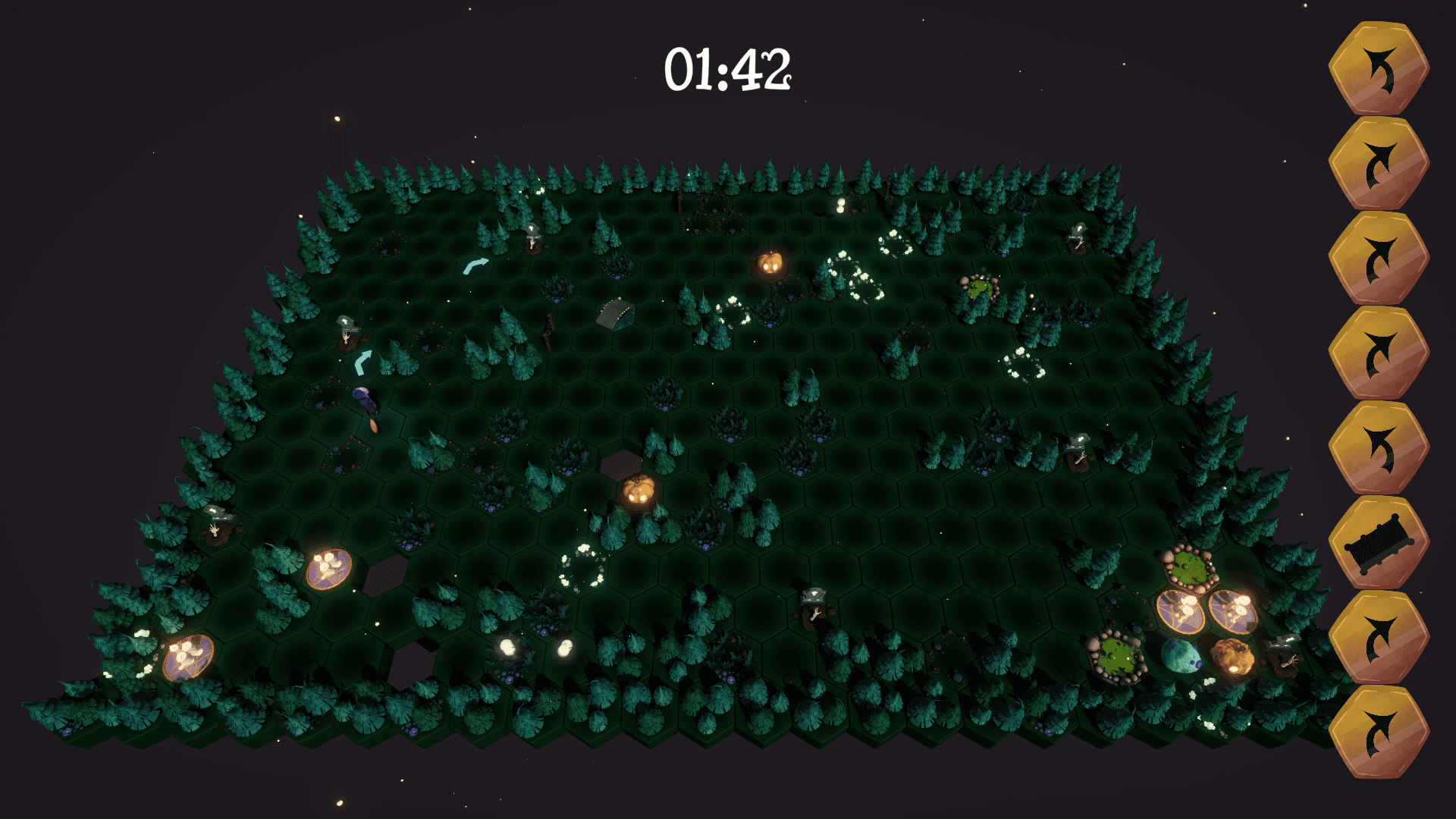Image resolution: width=1456 pixels, height=819 pixels.
Task: Click the 01:42 countdown timer
Action: pos(728,68)
